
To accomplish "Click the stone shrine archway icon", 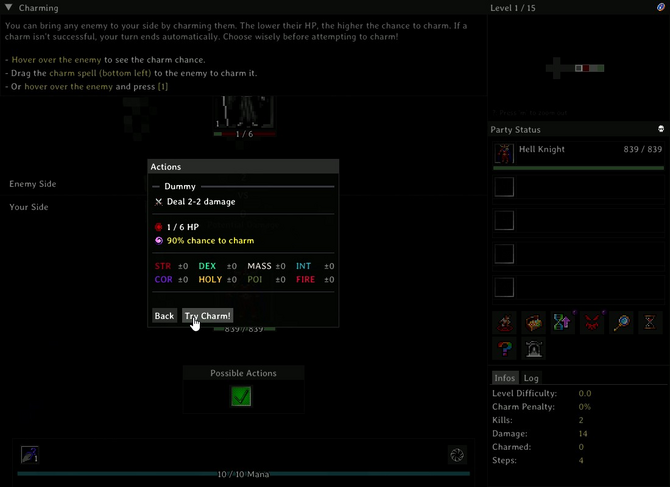I will (x=533, y=349).
